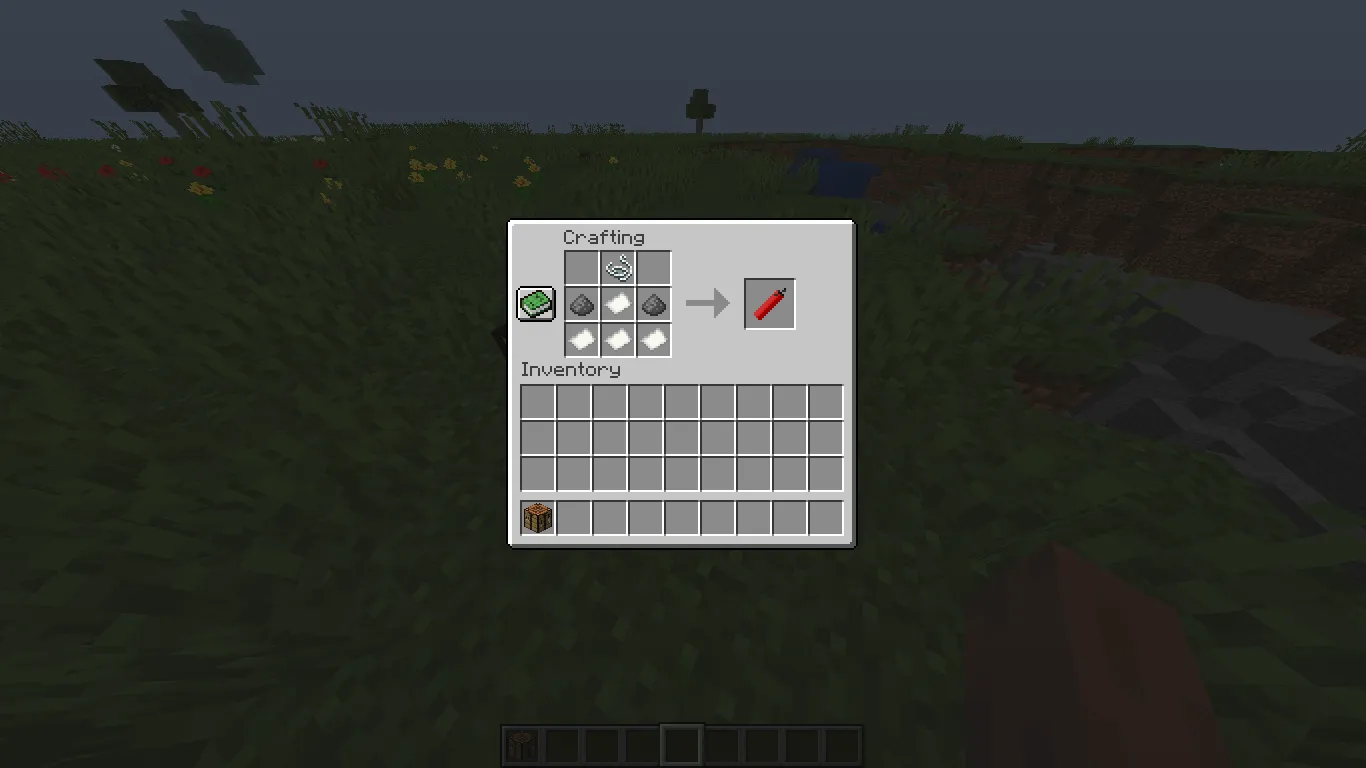Click the empty top-right crafting grid slot

coord(653,268)
